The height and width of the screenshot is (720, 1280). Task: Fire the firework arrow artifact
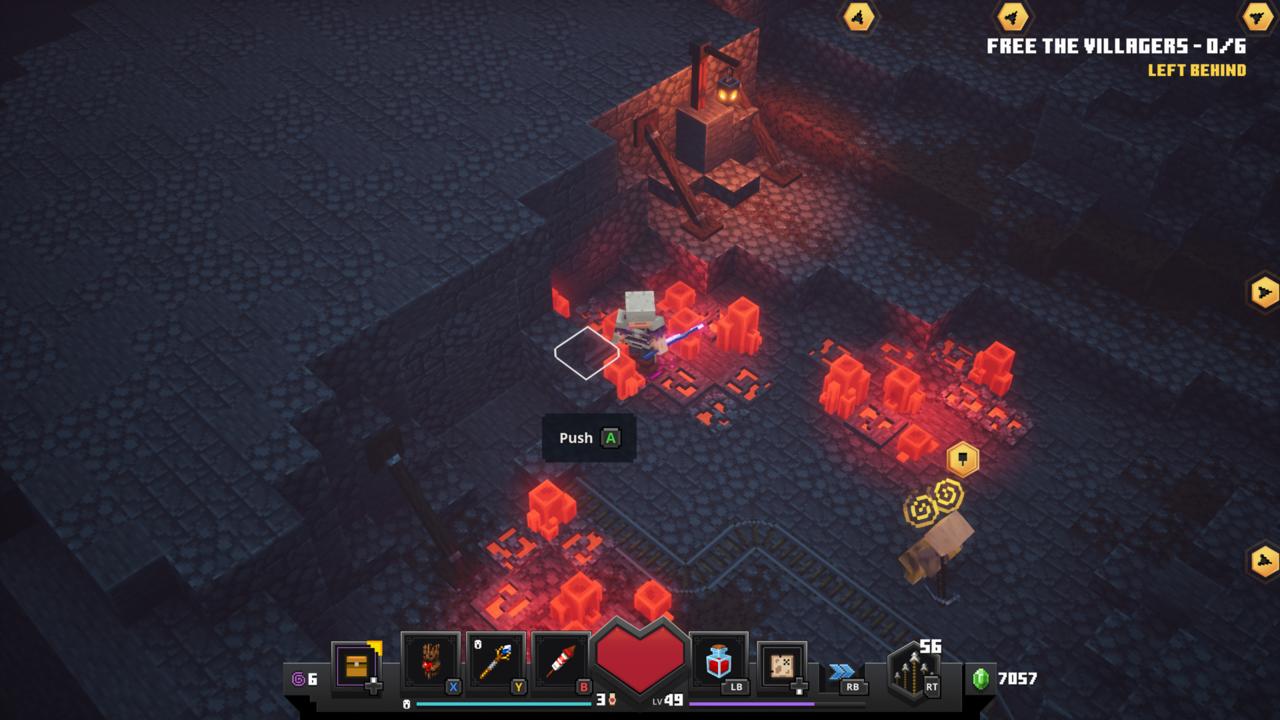(562, 661)
